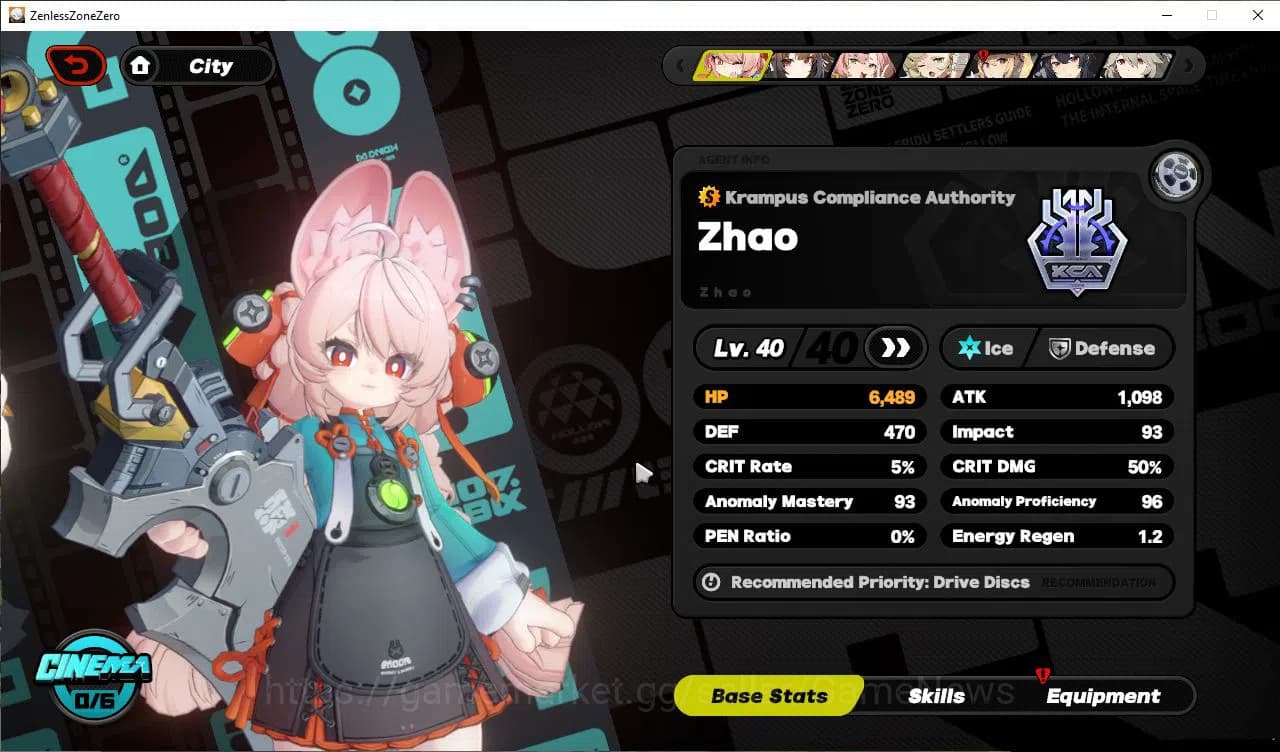Click the gear icon beside Krampus Compliance Authority
1280x752 pixels.
coord(710,197)
